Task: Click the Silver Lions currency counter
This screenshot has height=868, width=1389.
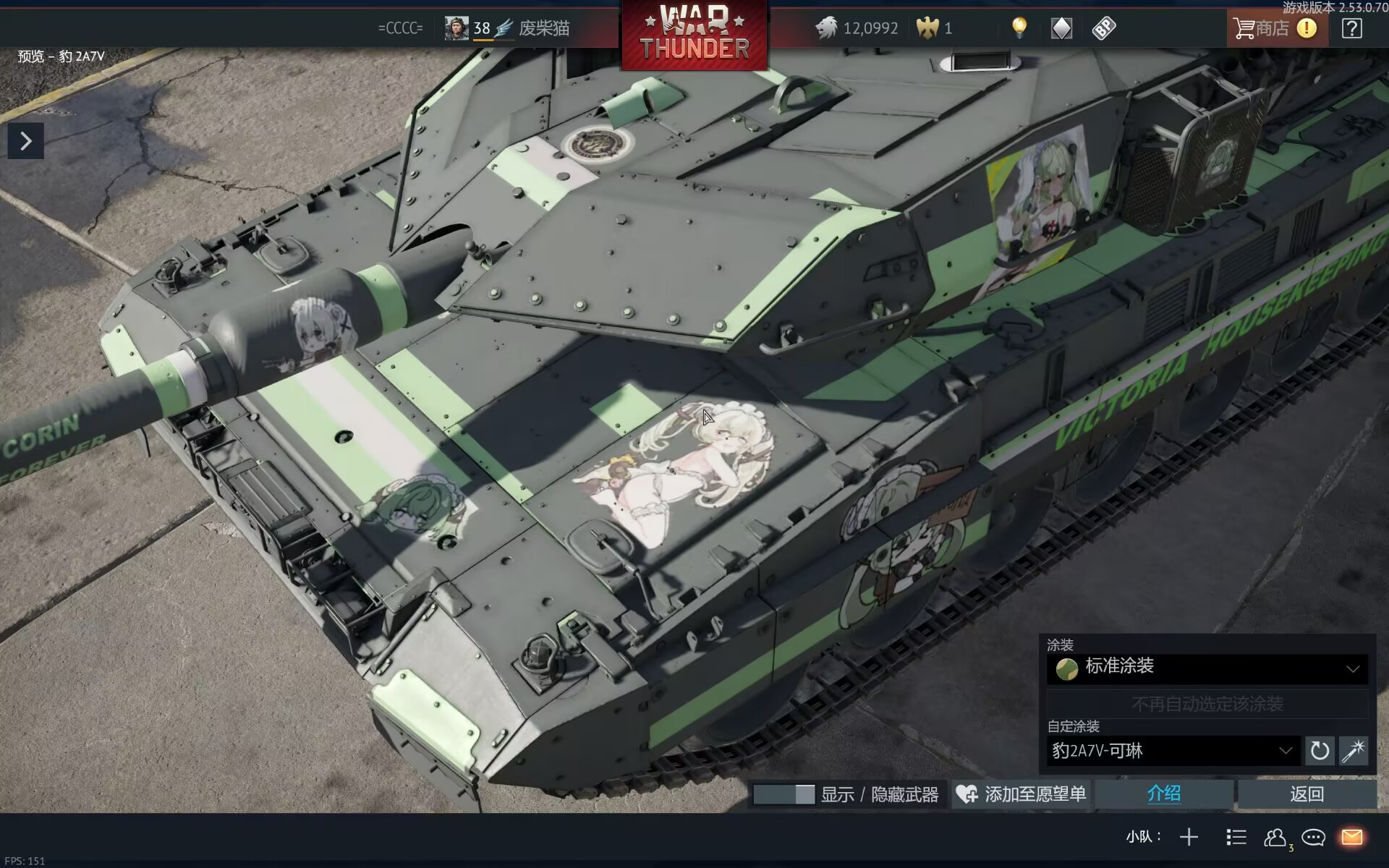Action: click(x=857, y=28)
